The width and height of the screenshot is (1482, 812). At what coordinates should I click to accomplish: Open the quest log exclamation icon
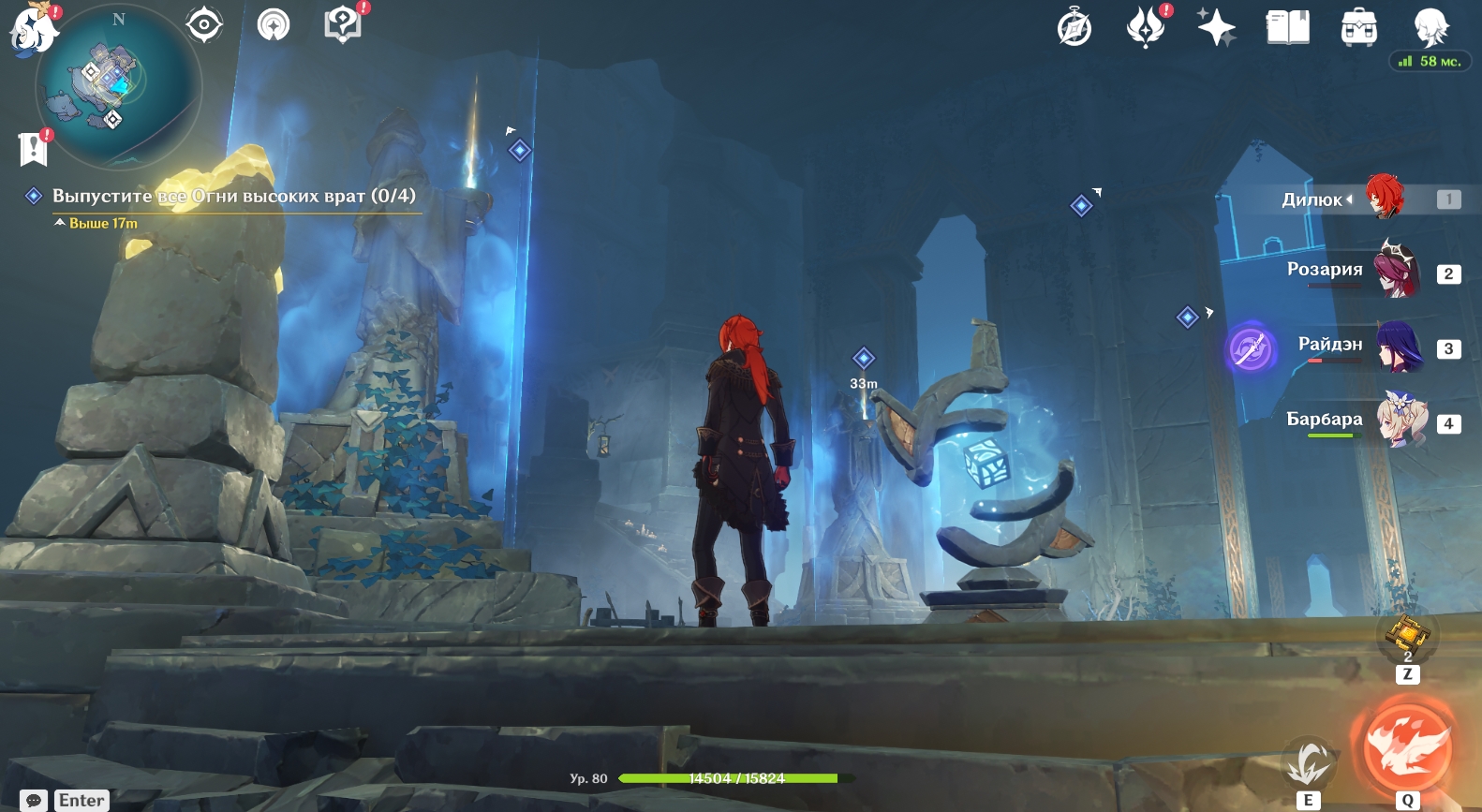click(x=34, y=148)
